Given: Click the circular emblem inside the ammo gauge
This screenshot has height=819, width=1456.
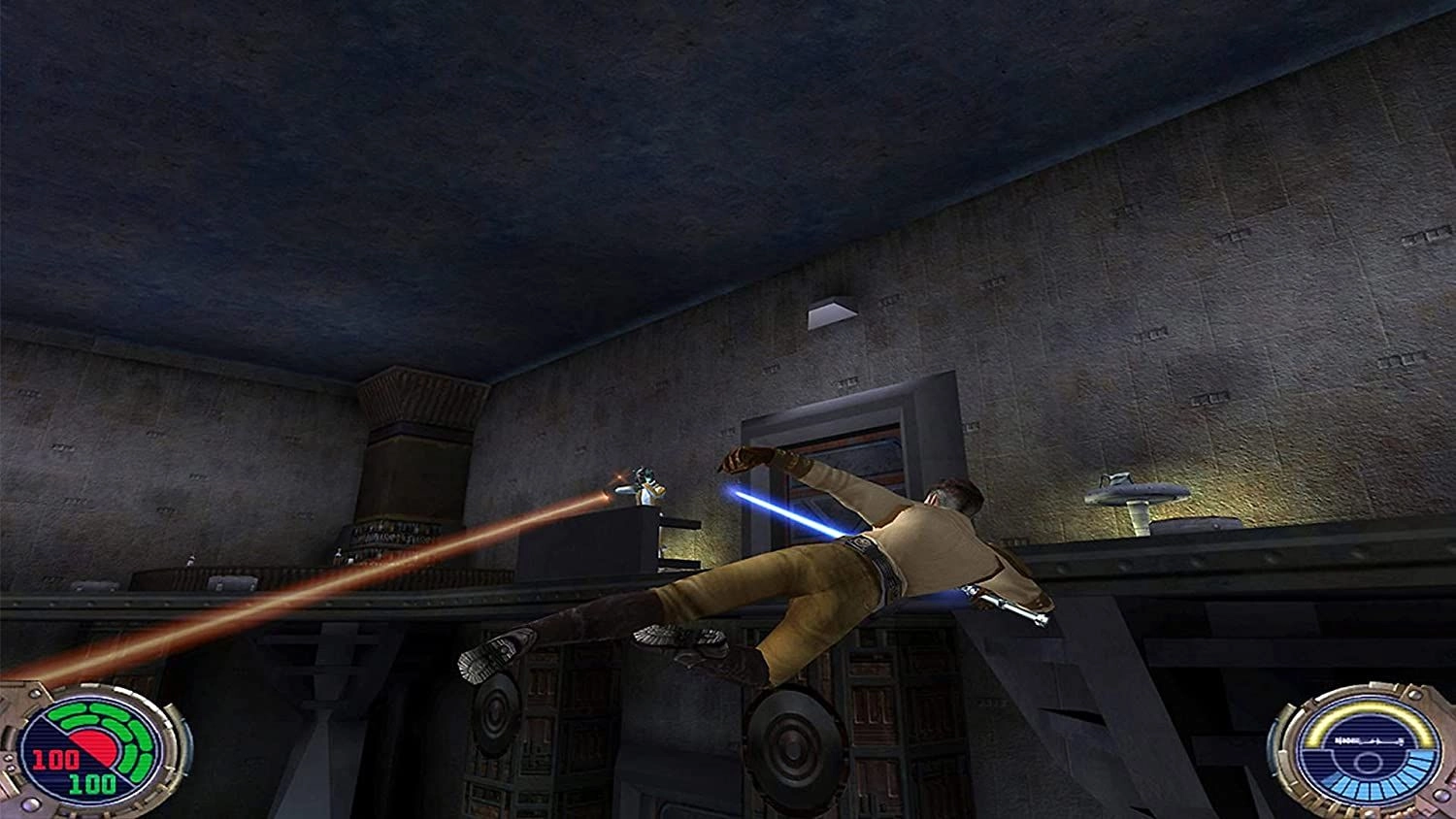Looking at the screenshot, I should point(1368,762).
